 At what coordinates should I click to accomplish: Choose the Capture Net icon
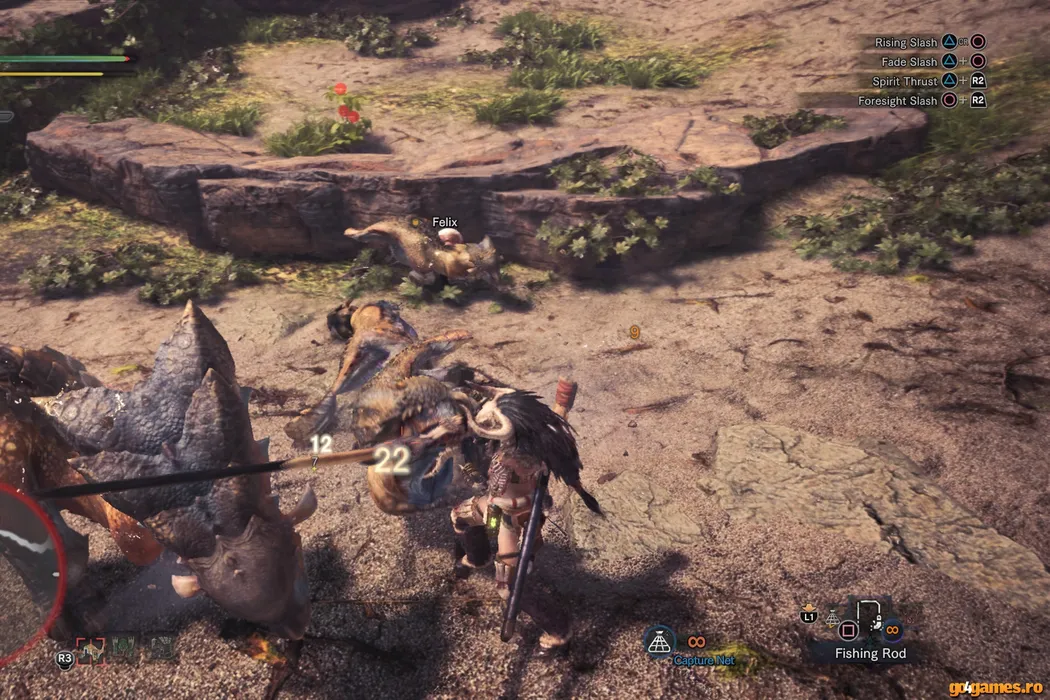[x=659, y=641]
